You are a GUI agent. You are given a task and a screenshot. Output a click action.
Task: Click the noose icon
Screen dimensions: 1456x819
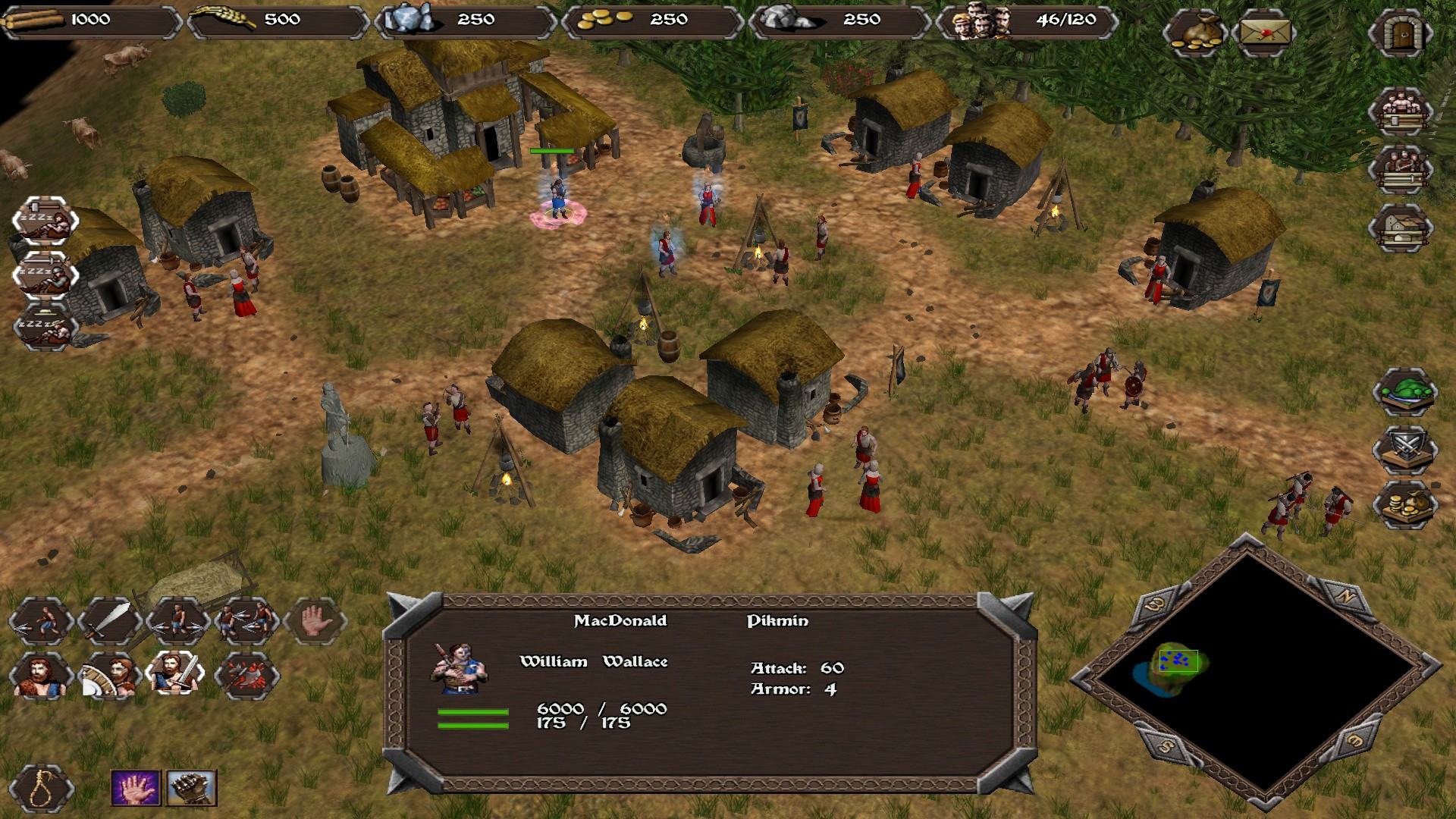tap(42, 789)
